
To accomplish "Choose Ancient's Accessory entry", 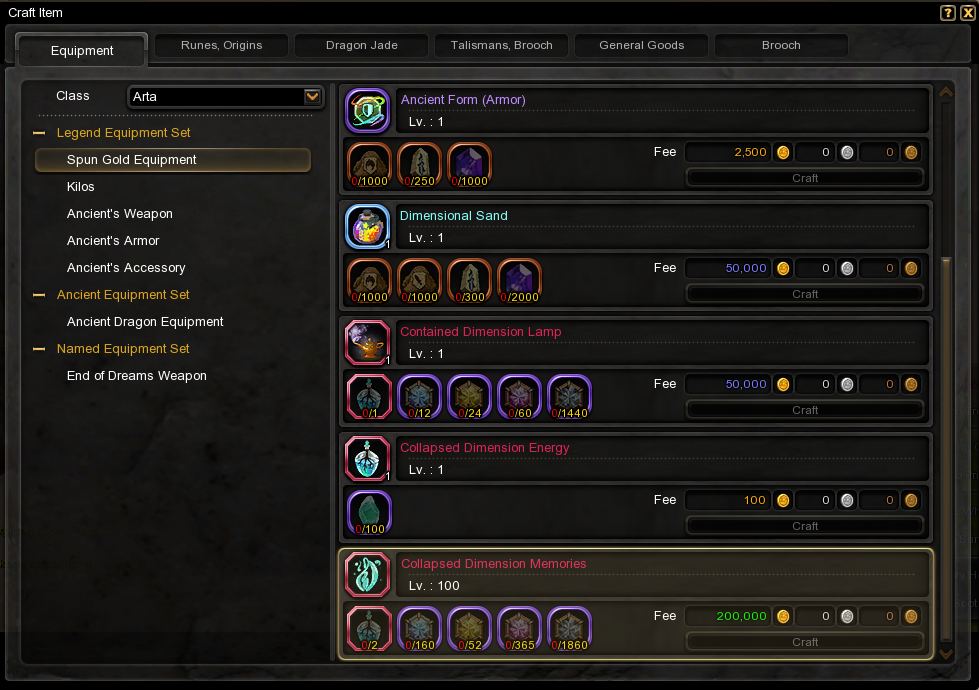I will [x=126, y=268].
